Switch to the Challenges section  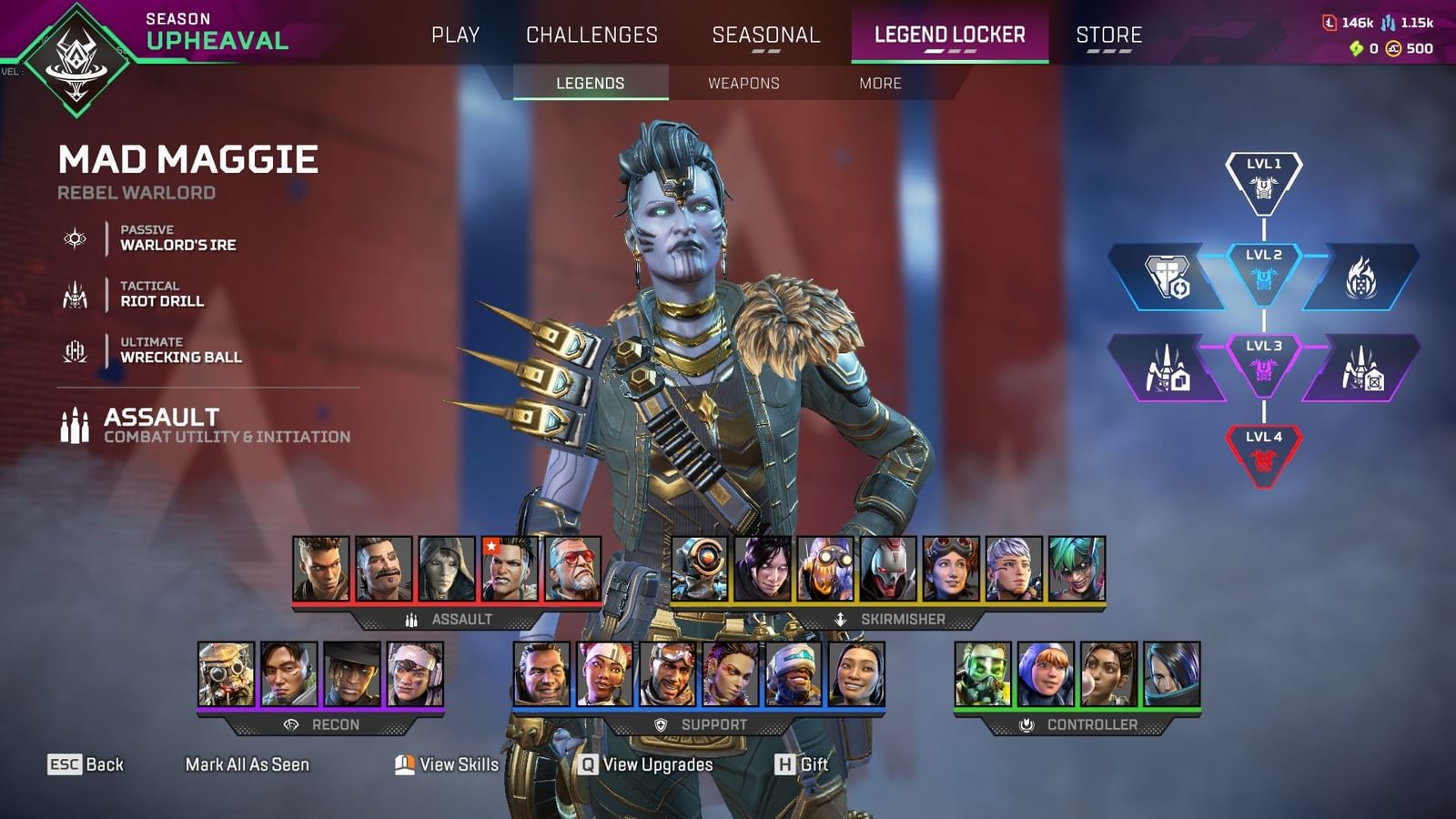tap(591, 35)
